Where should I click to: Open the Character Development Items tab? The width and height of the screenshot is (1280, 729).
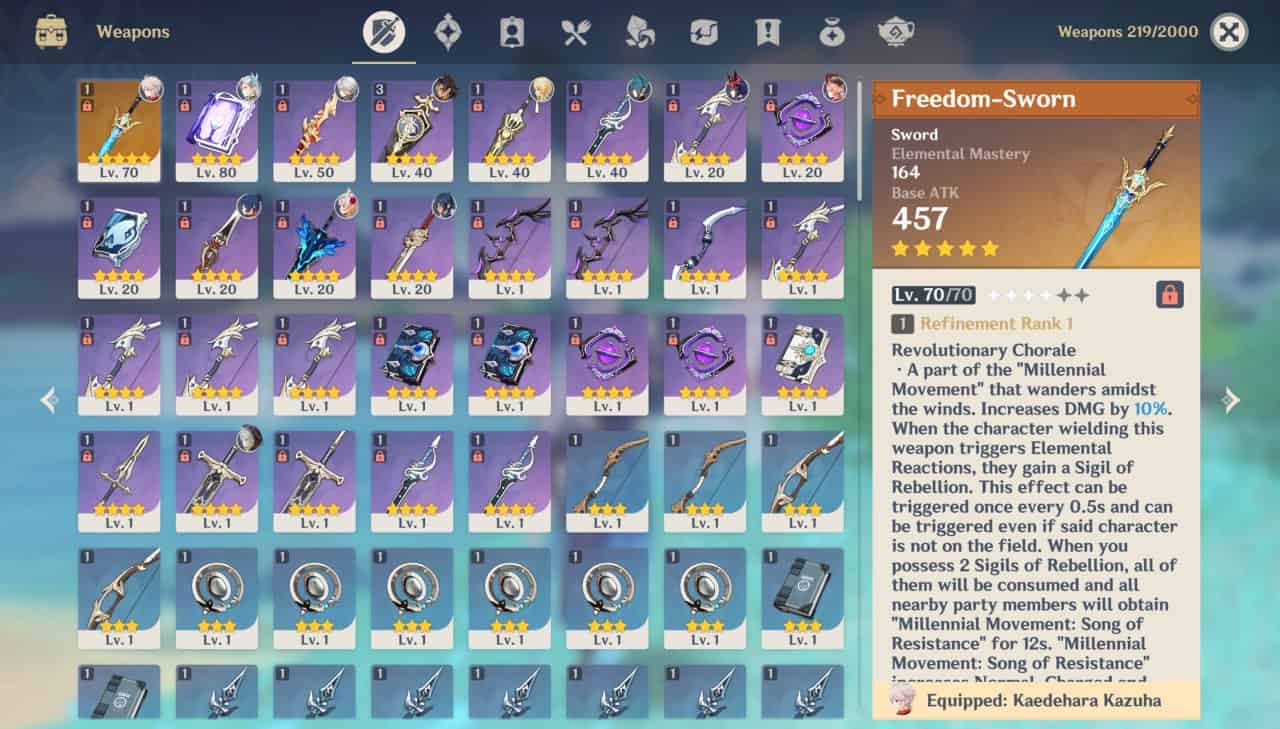[511, 32]
